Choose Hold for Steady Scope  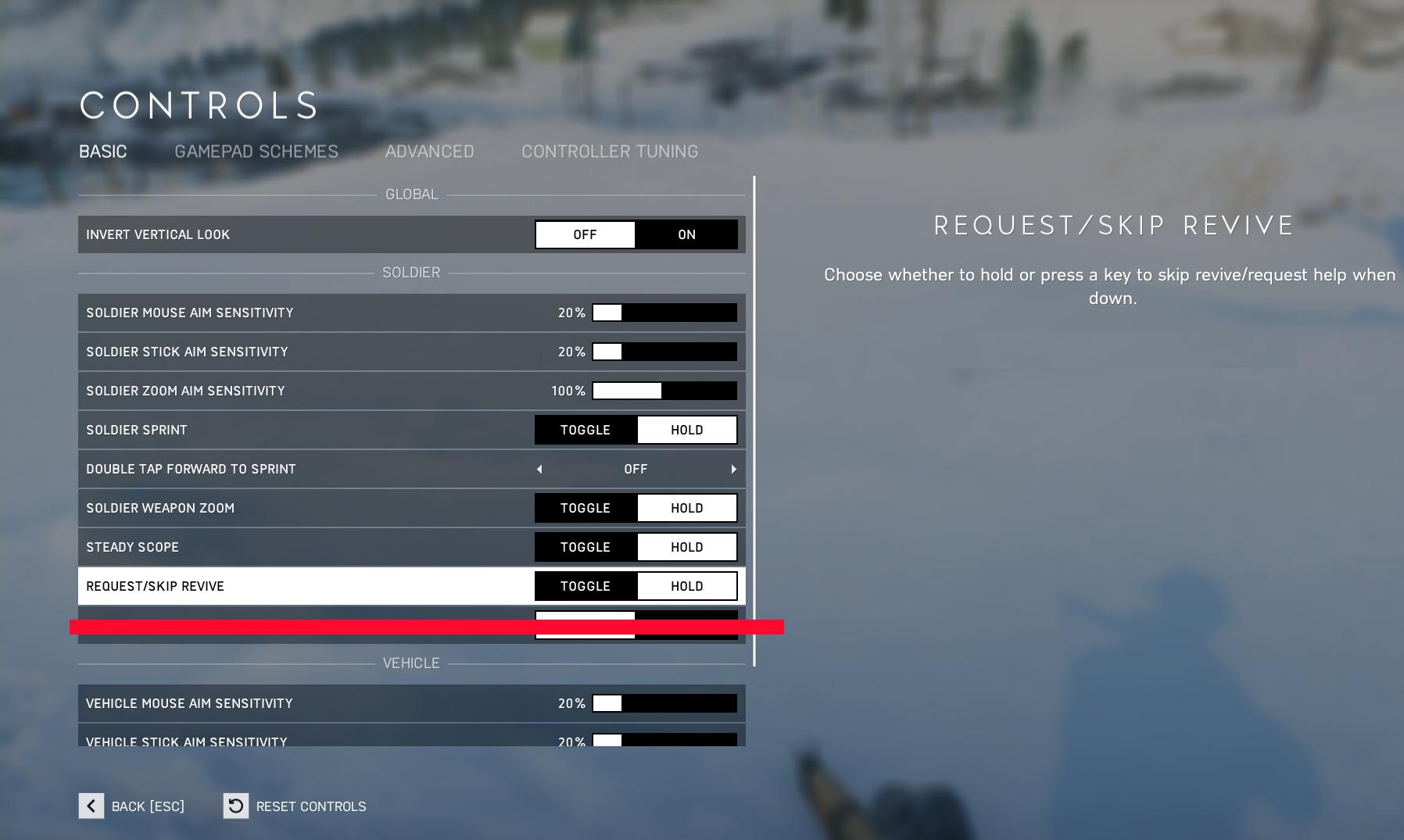click(x=686, y=547)
